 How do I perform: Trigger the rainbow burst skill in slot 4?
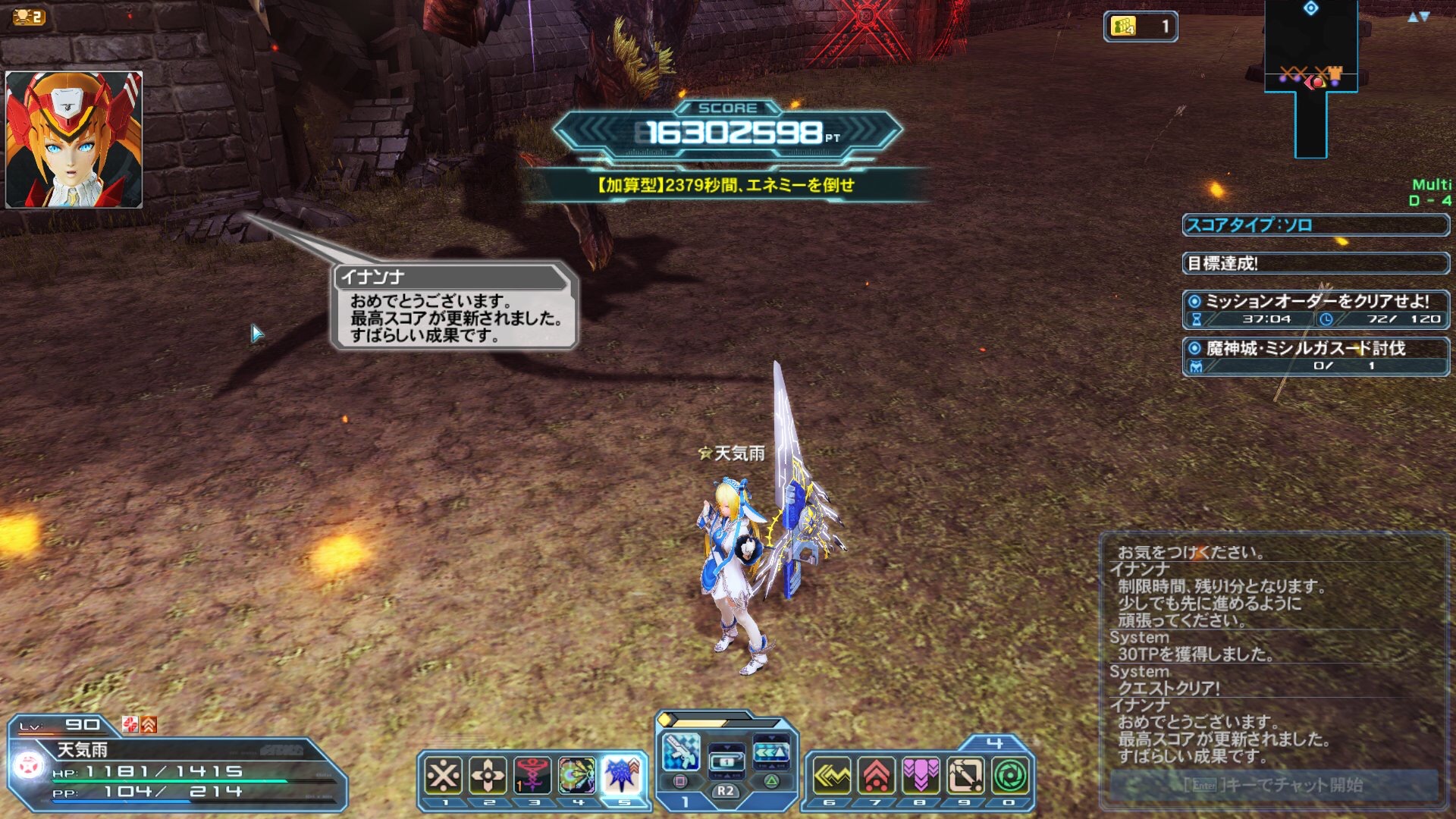[577, 776]
